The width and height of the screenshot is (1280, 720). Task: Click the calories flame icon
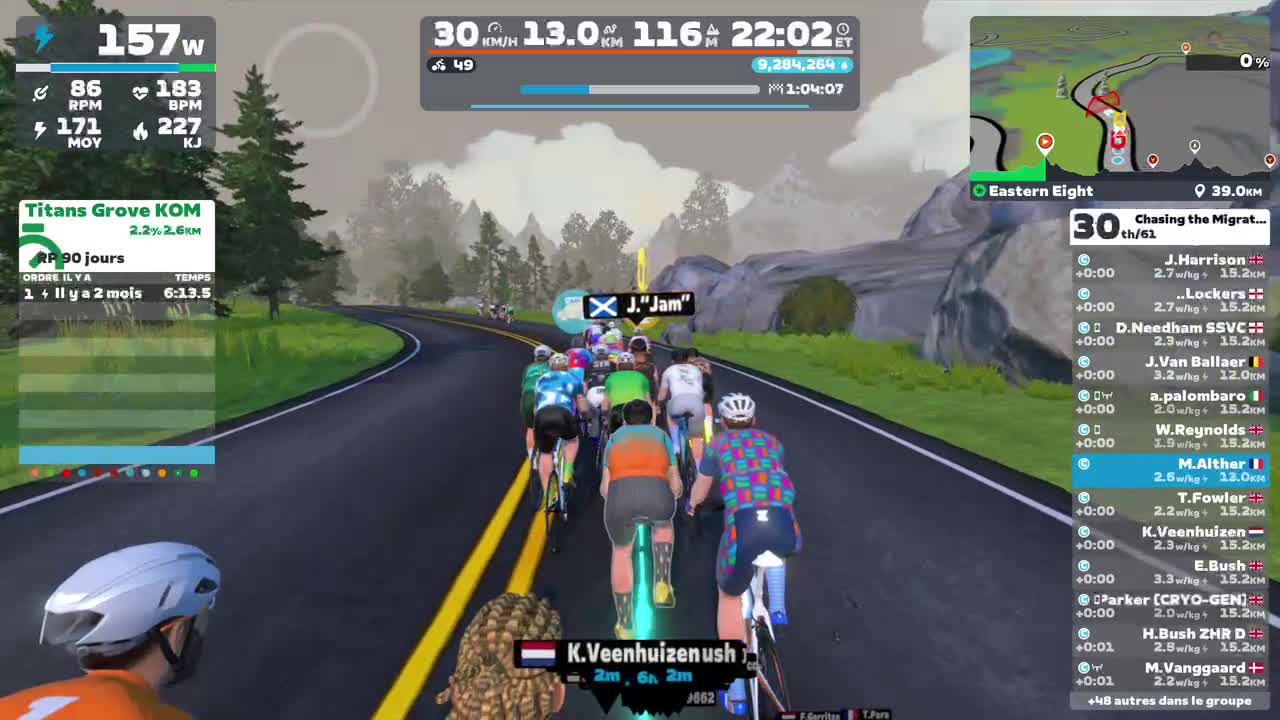click(139, 127)
